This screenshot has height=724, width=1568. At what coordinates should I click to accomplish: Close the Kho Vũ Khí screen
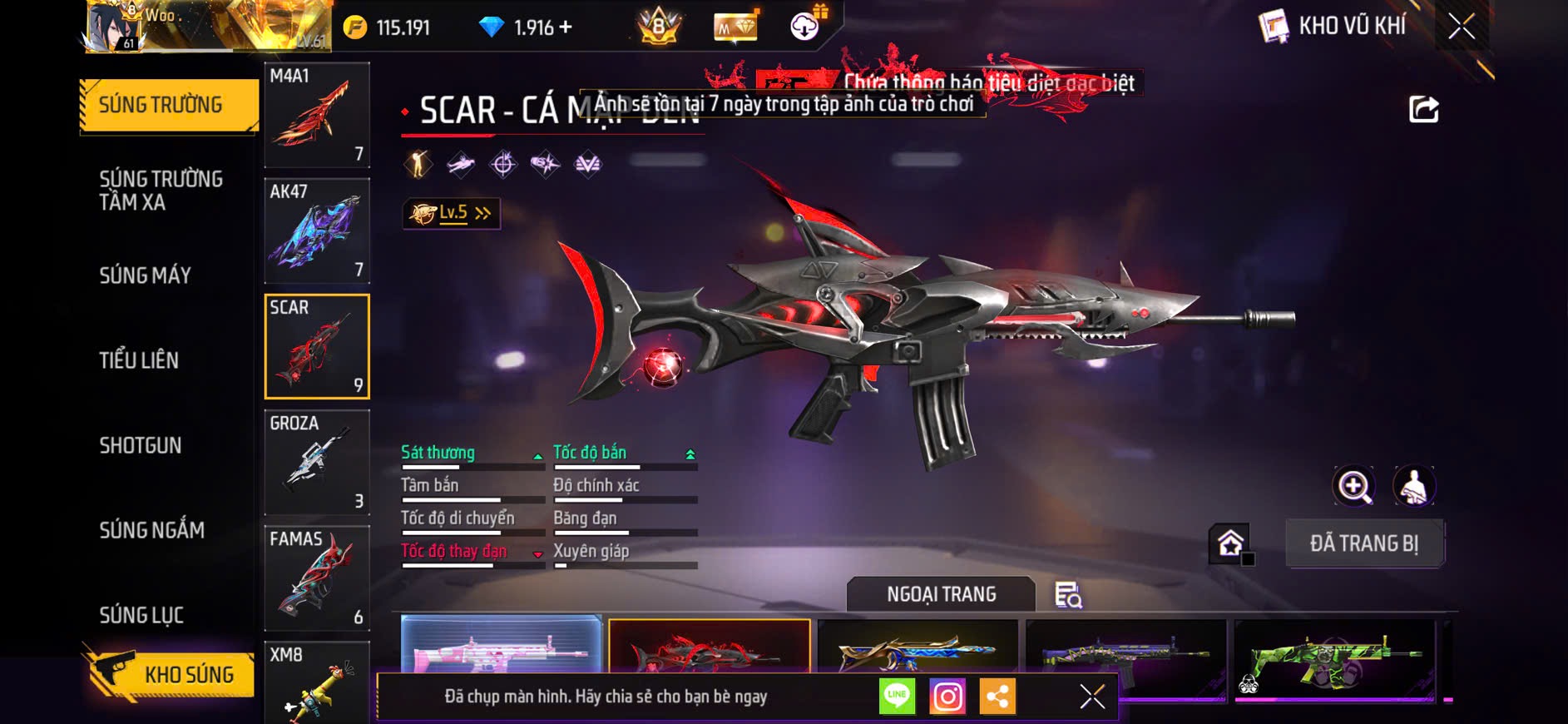point(1462,27)
